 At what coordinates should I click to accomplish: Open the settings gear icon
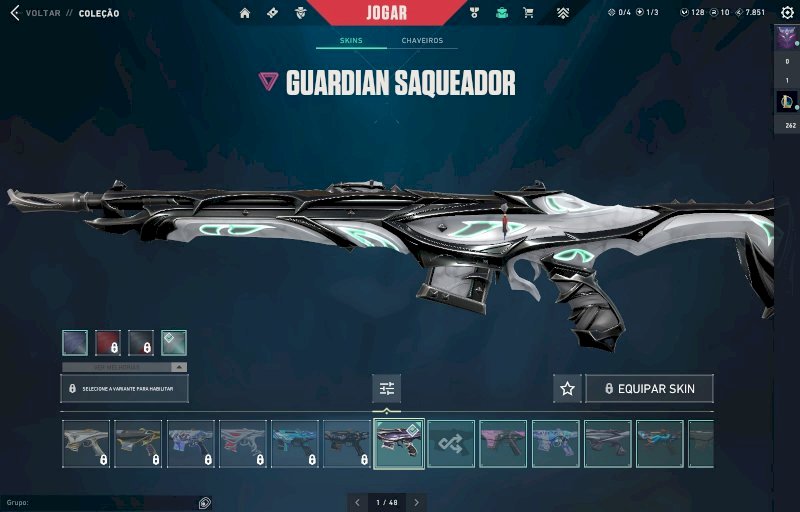[787, 13]
